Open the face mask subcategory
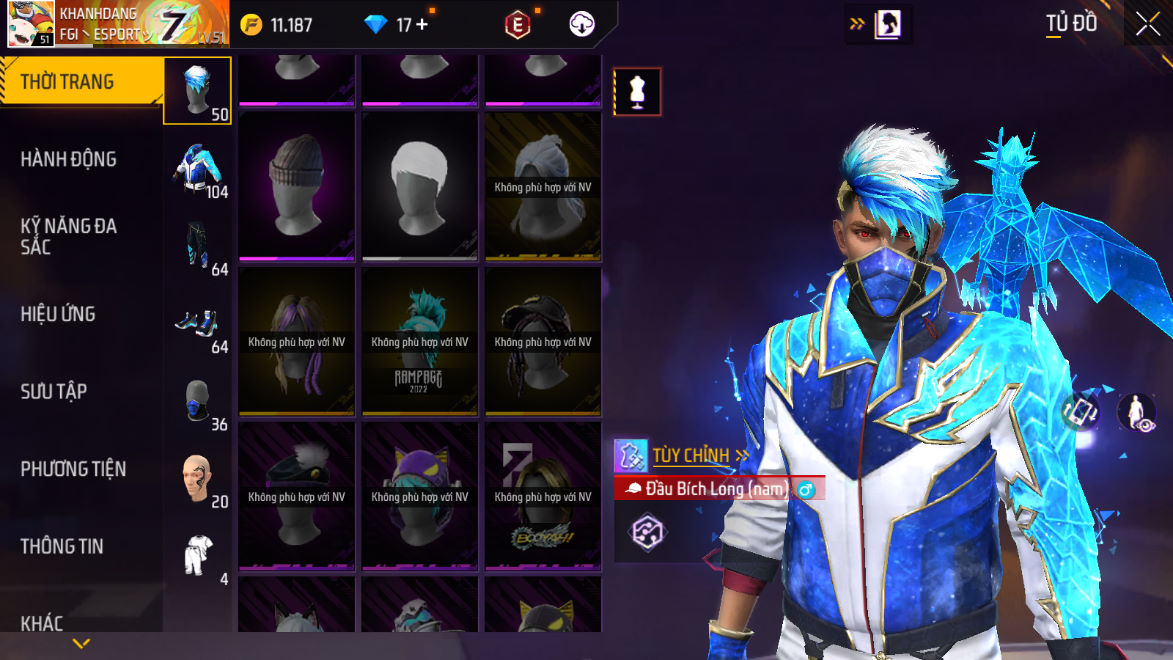The width and height of the screenshot is (1173, 660). coord(197,400)
